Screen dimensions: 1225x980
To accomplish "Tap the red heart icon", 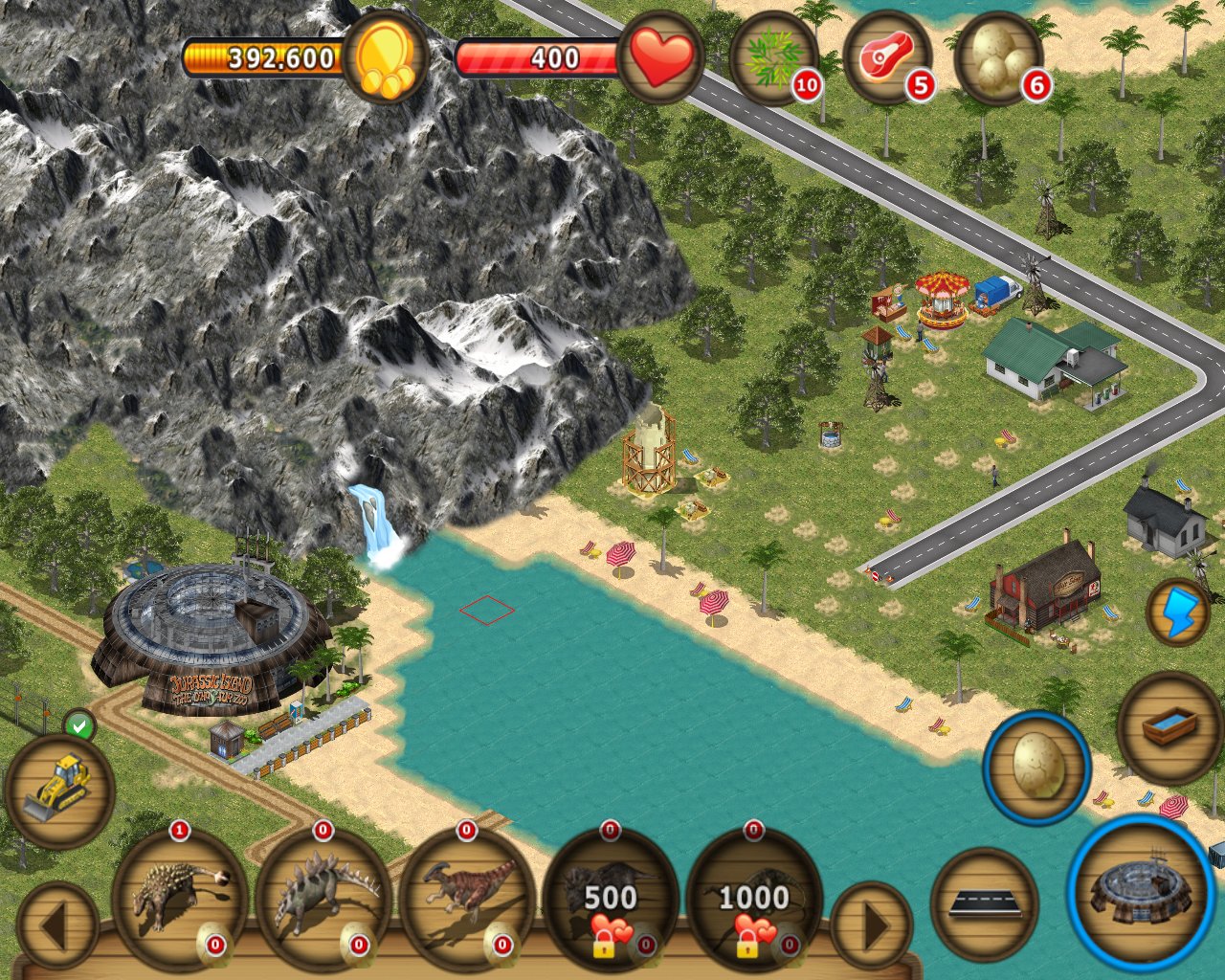I will (661, 58).
